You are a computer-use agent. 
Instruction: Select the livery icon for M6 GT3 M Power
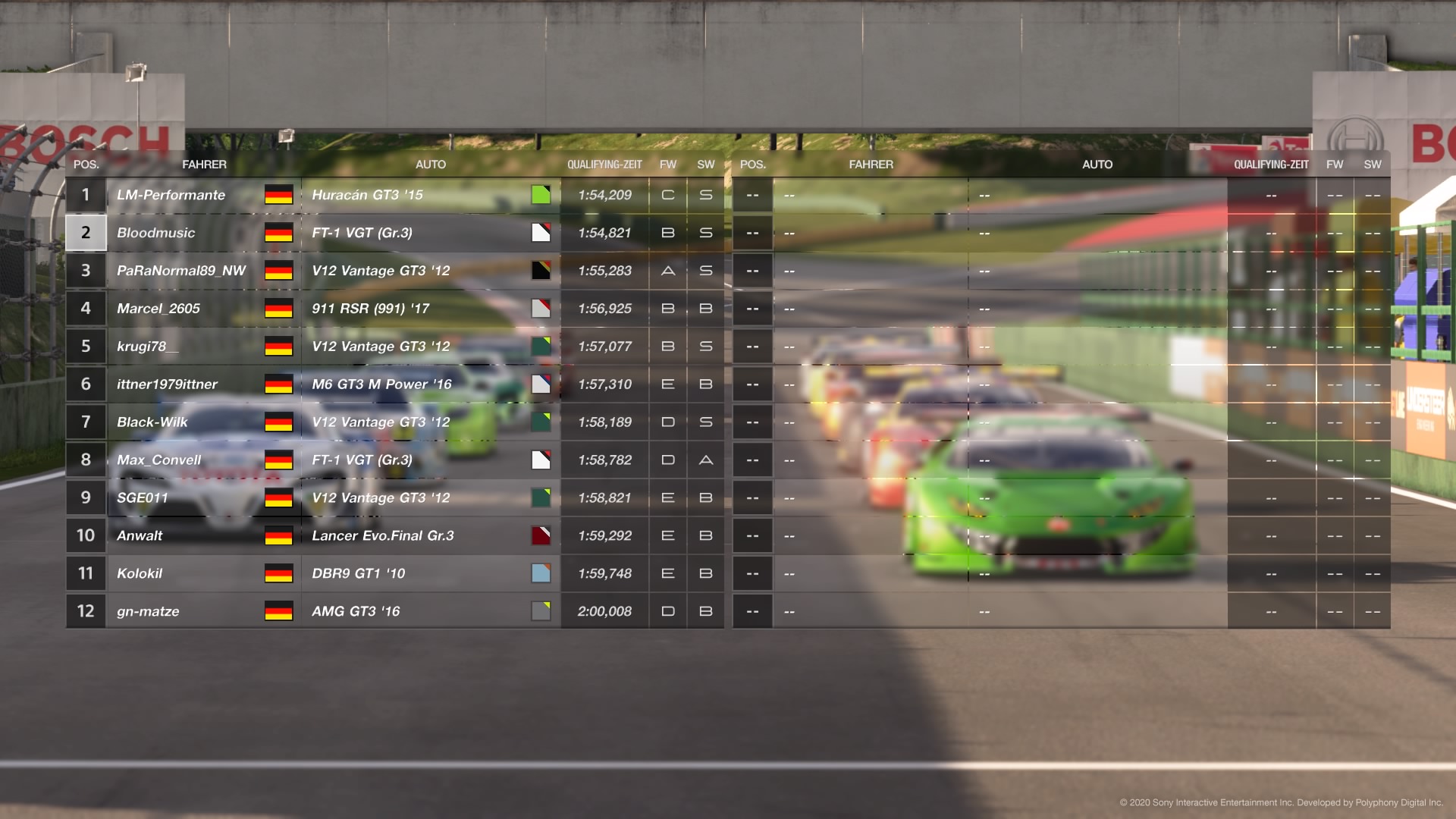click(541, 384)
